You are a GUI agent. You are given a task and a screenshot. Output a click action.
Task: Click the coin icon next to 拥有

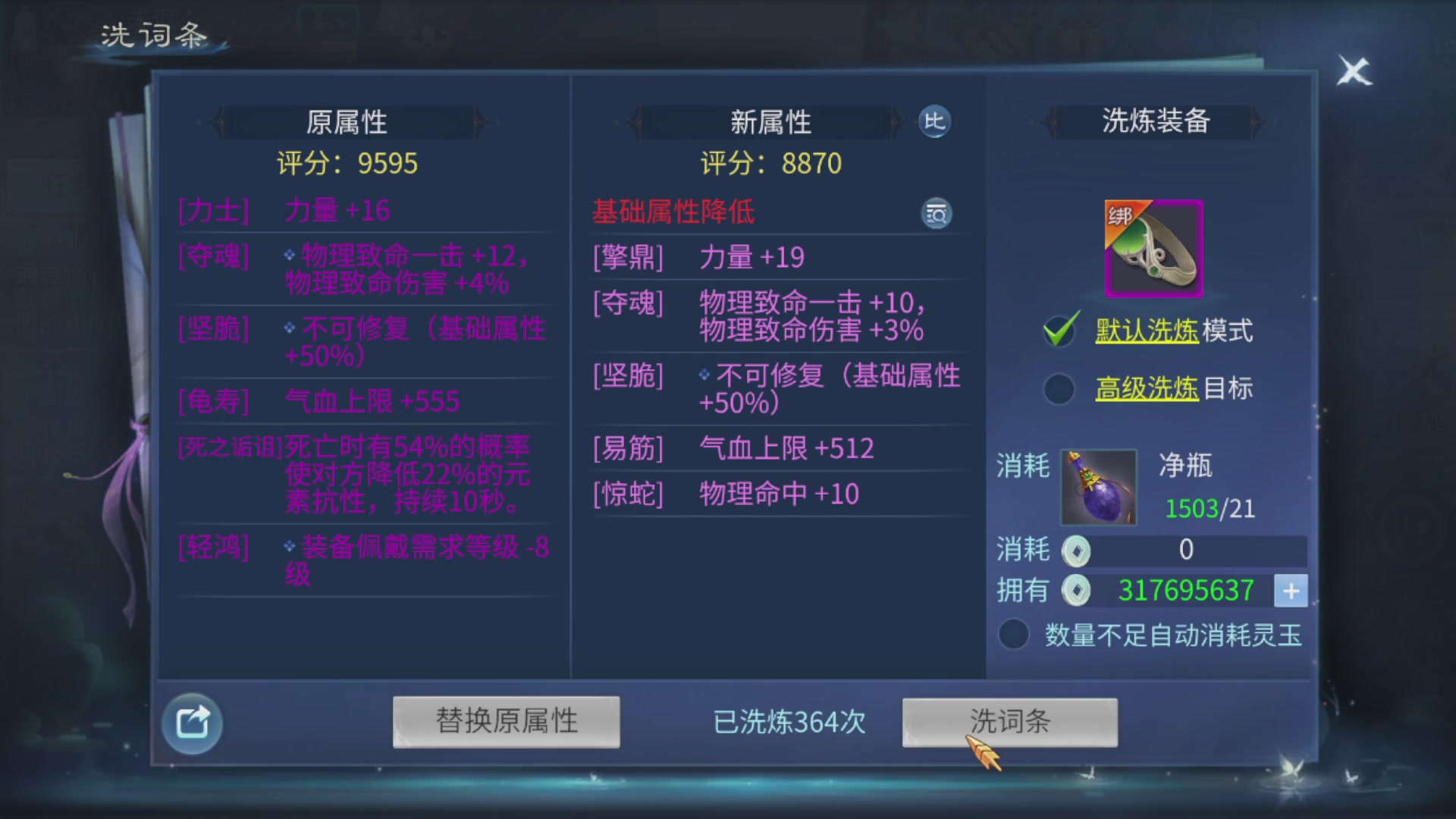point(1077,591)
